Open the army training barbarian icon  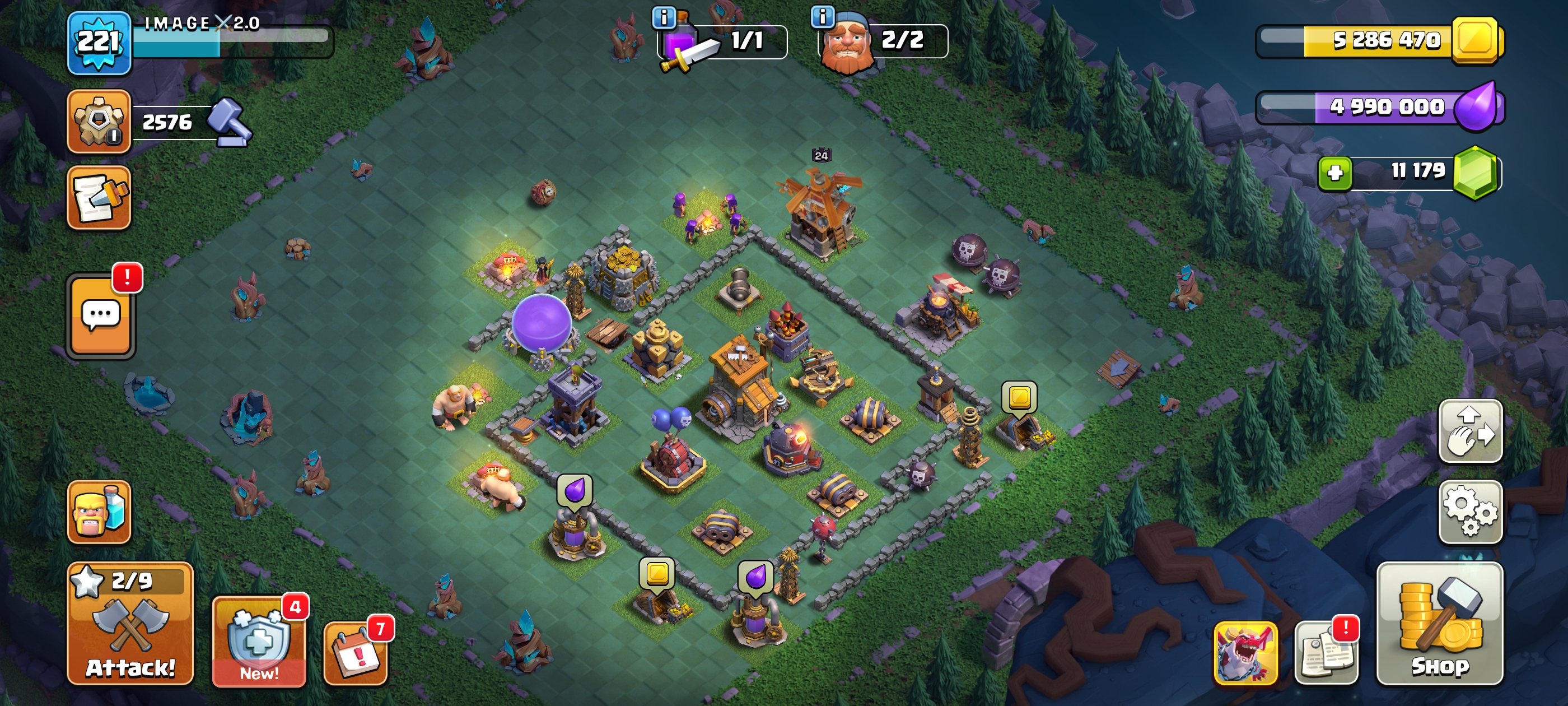tap(99, 512)
